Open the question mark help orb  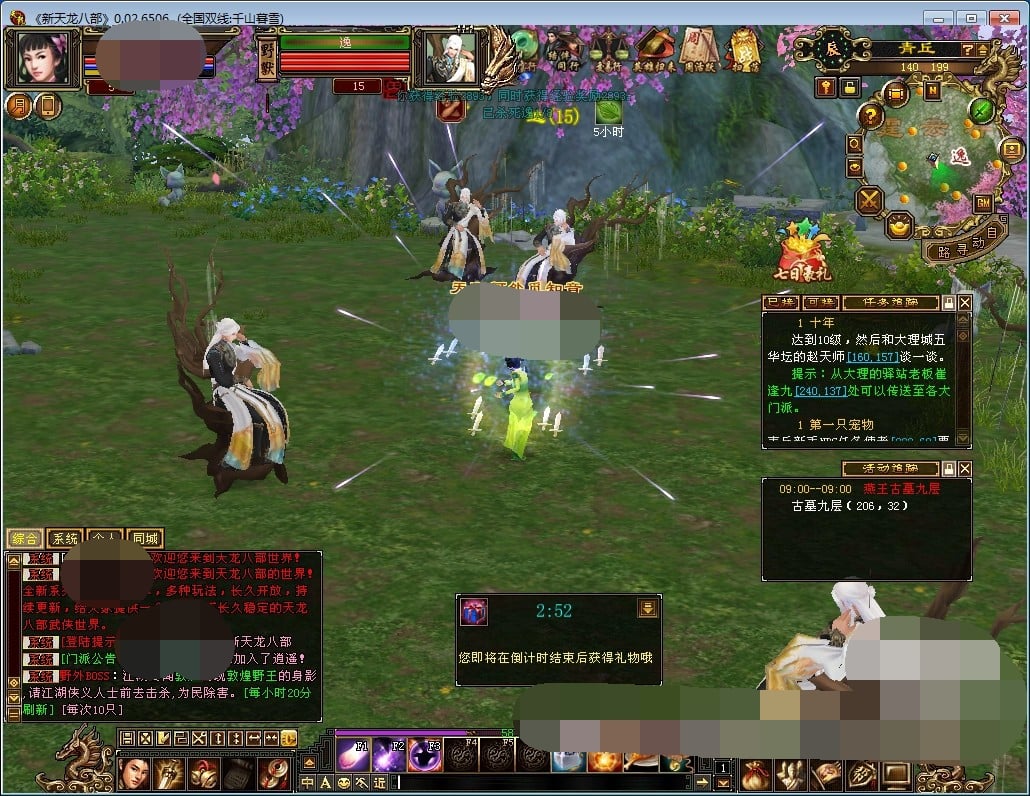(x=871, y=117)
